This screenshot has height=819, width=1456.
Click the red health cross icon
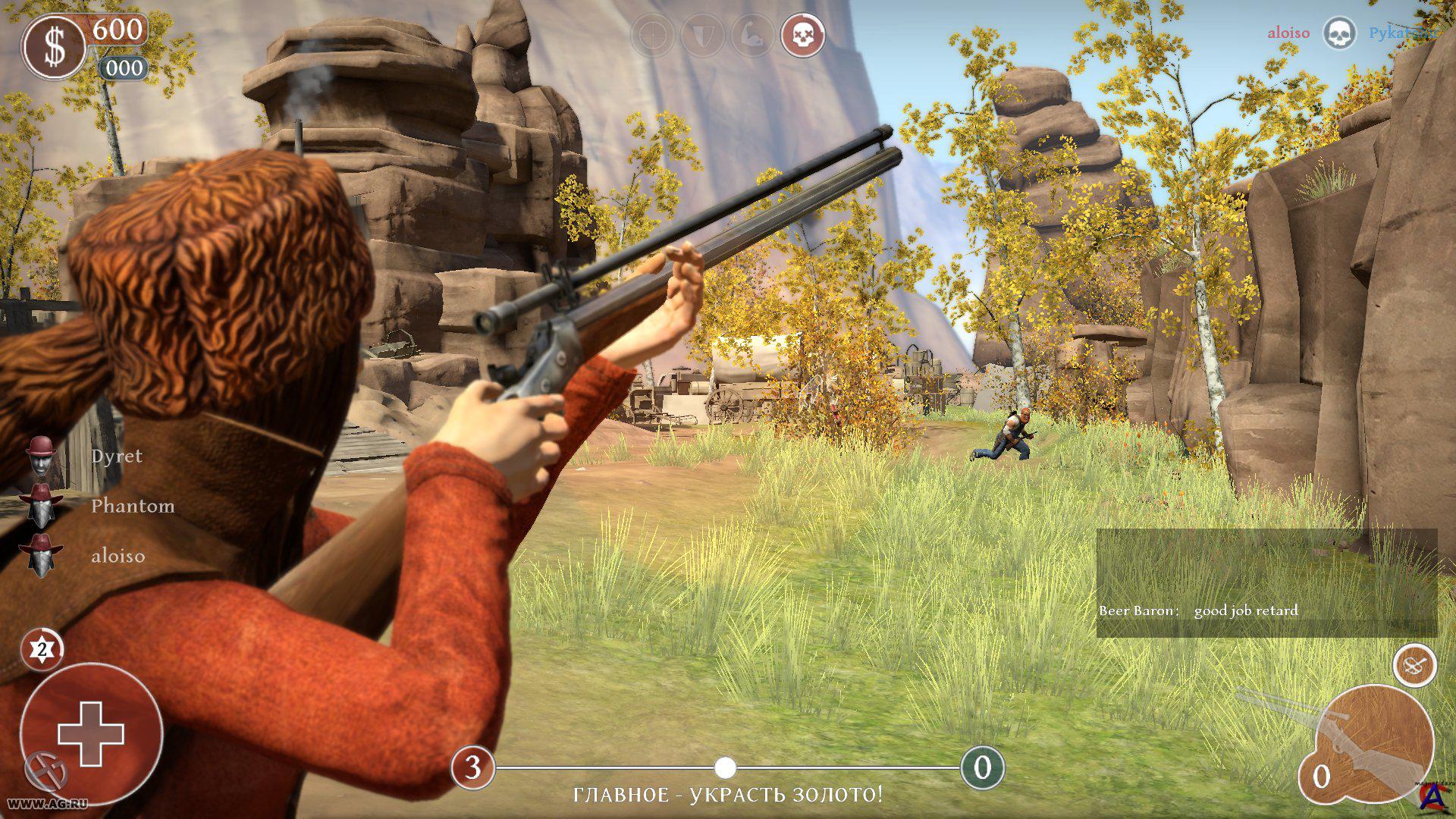91,733
